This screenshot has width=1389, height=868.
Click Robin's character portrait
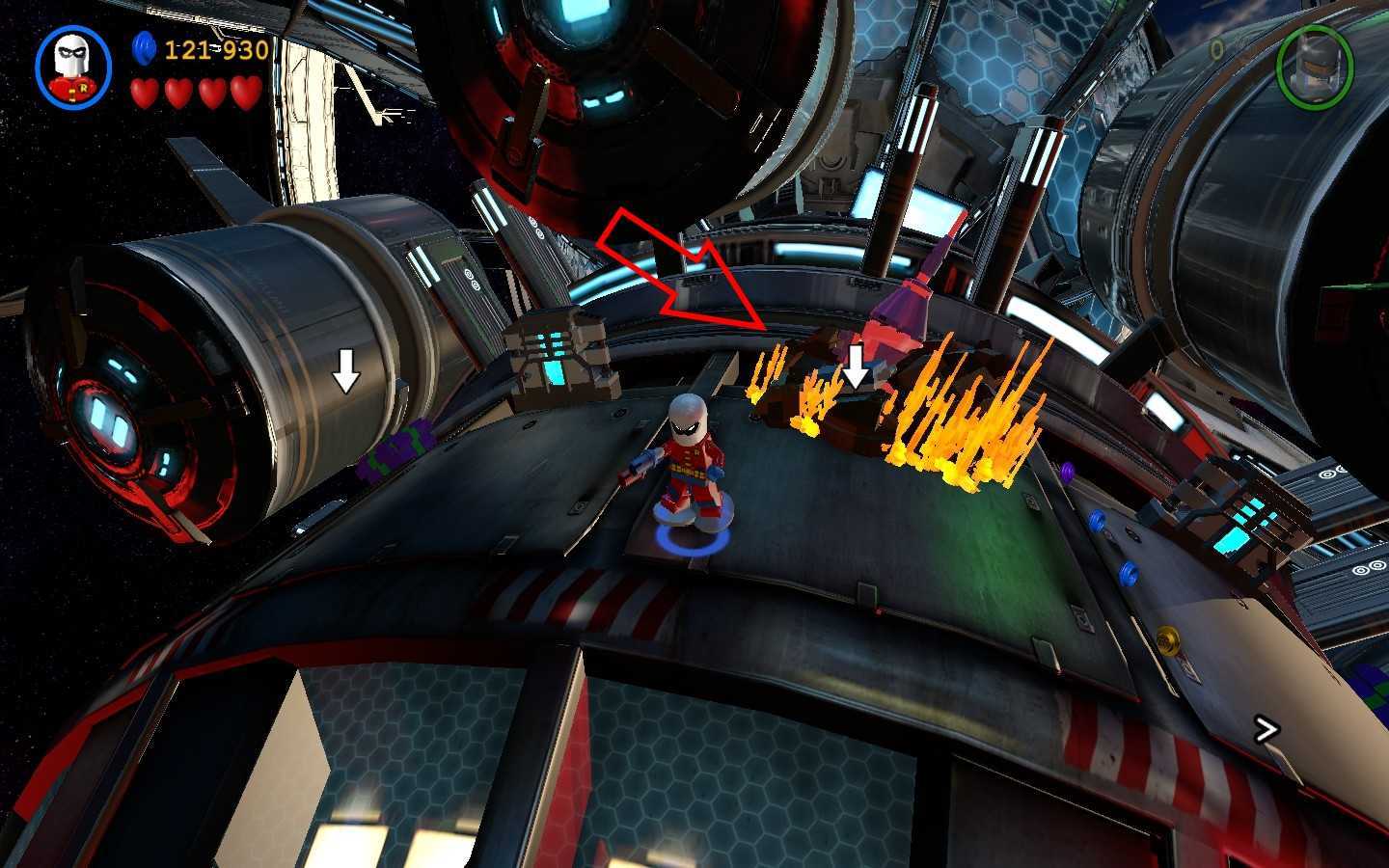73,66
